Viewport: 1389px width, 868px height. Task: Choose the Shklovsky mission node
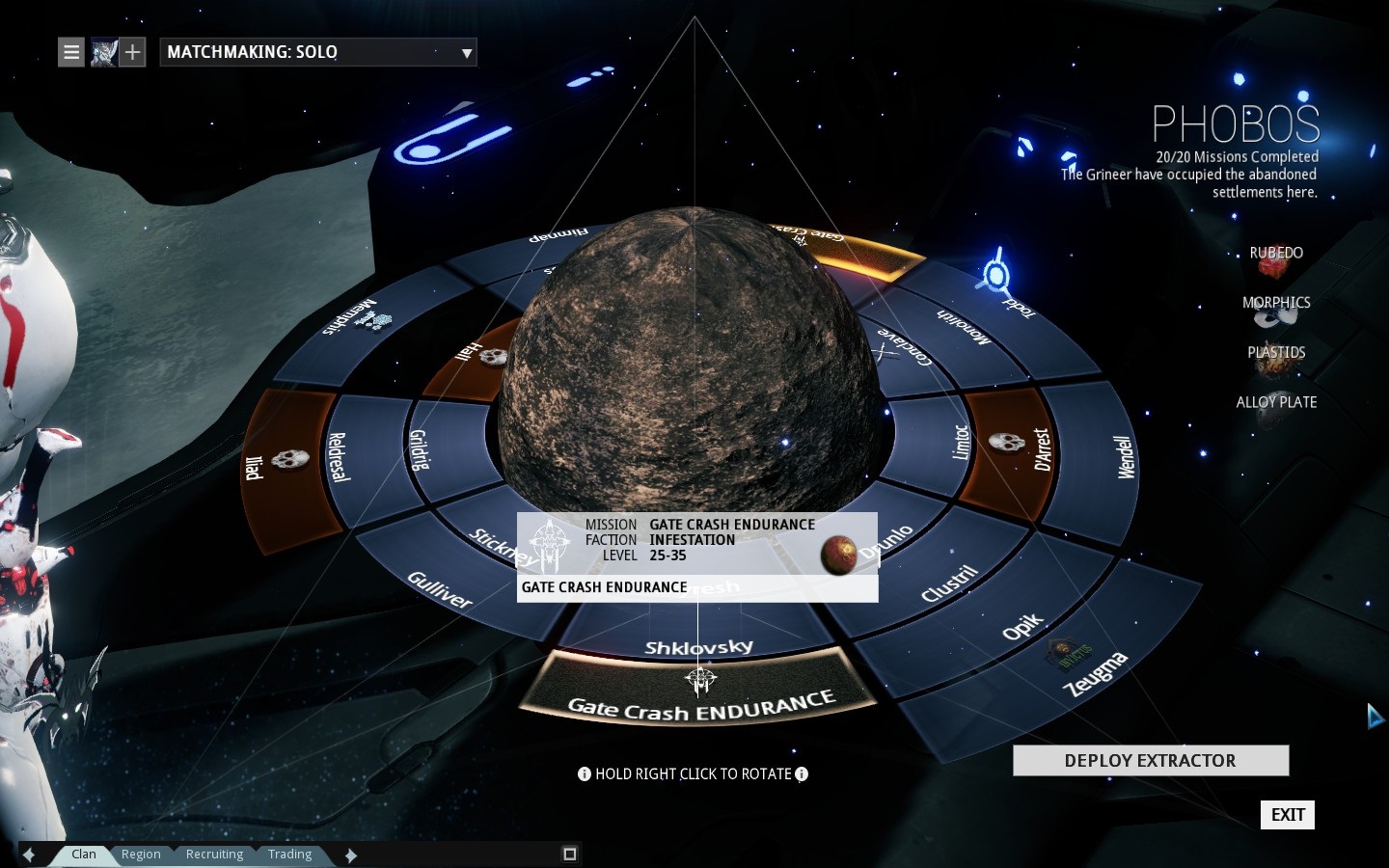pyautogui.click(x=698, y=646)
